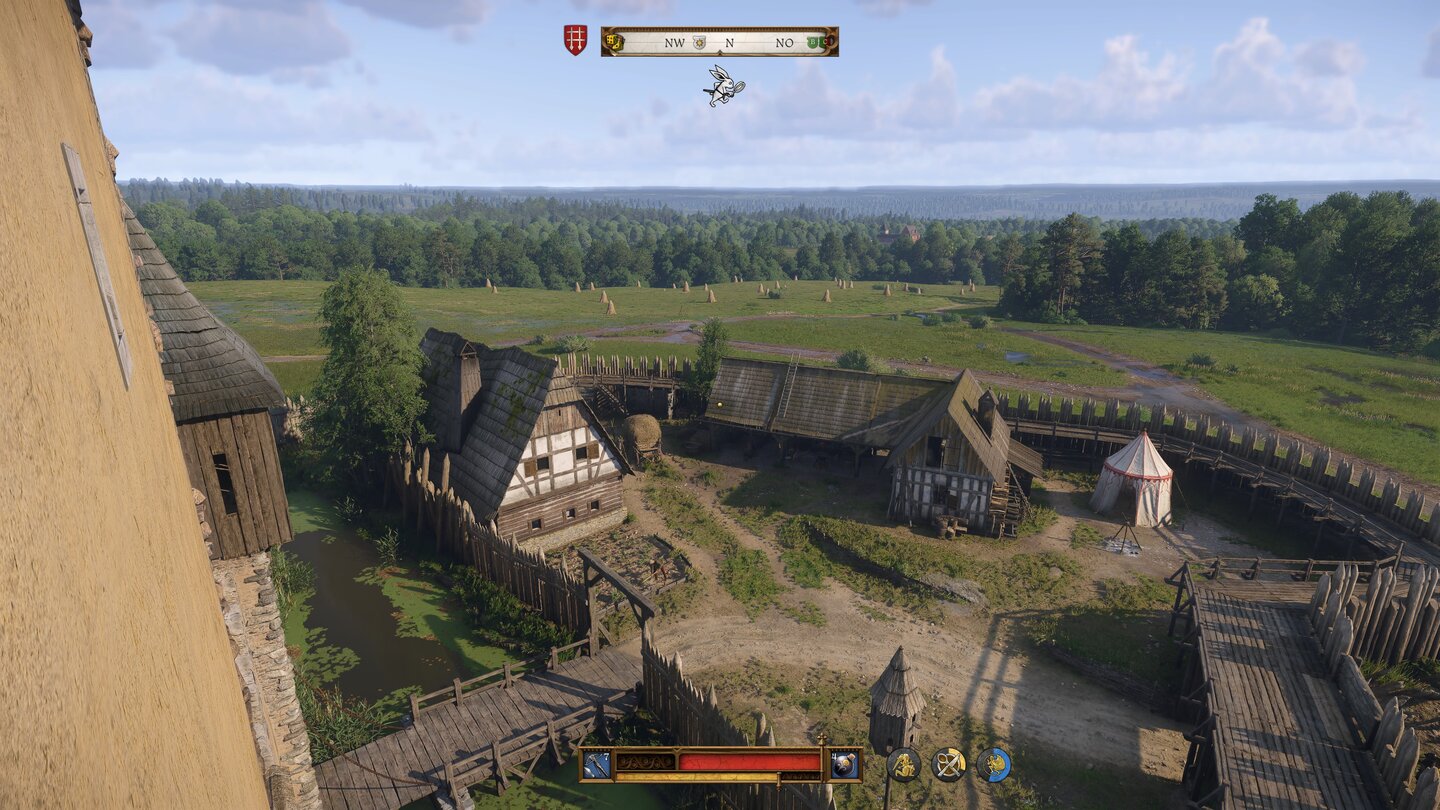
Task: Click the red shield crest beside the compass
Action: pos(574,40)
